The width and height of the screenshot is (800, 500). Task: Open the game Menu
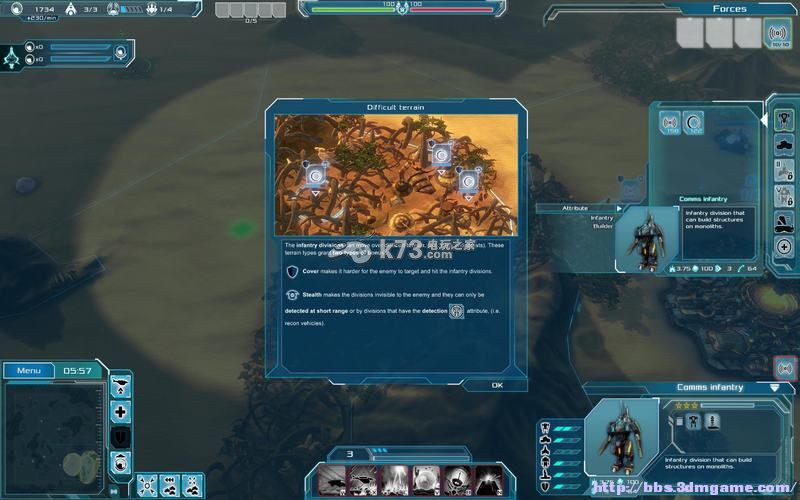pos(28,371)
